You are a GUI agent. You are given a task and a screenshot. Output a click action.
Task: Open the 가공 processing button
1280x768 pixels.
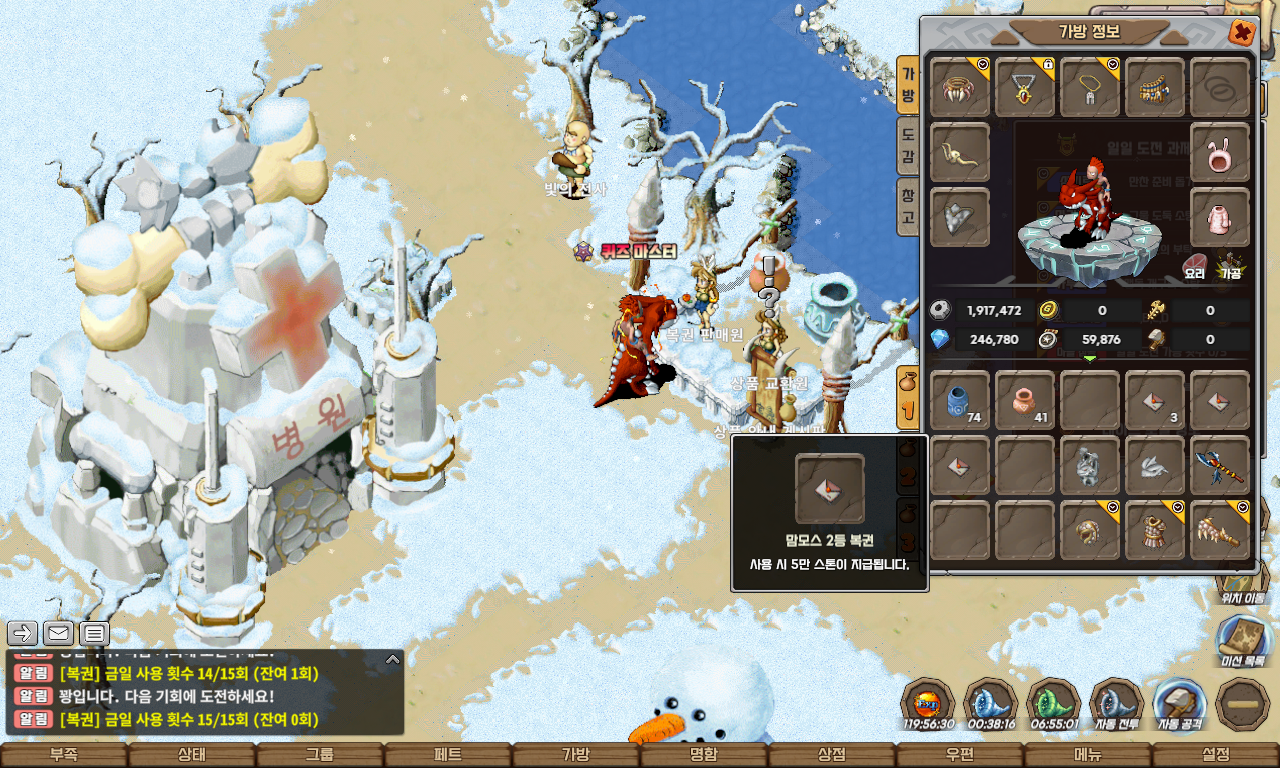[1229, 267]
